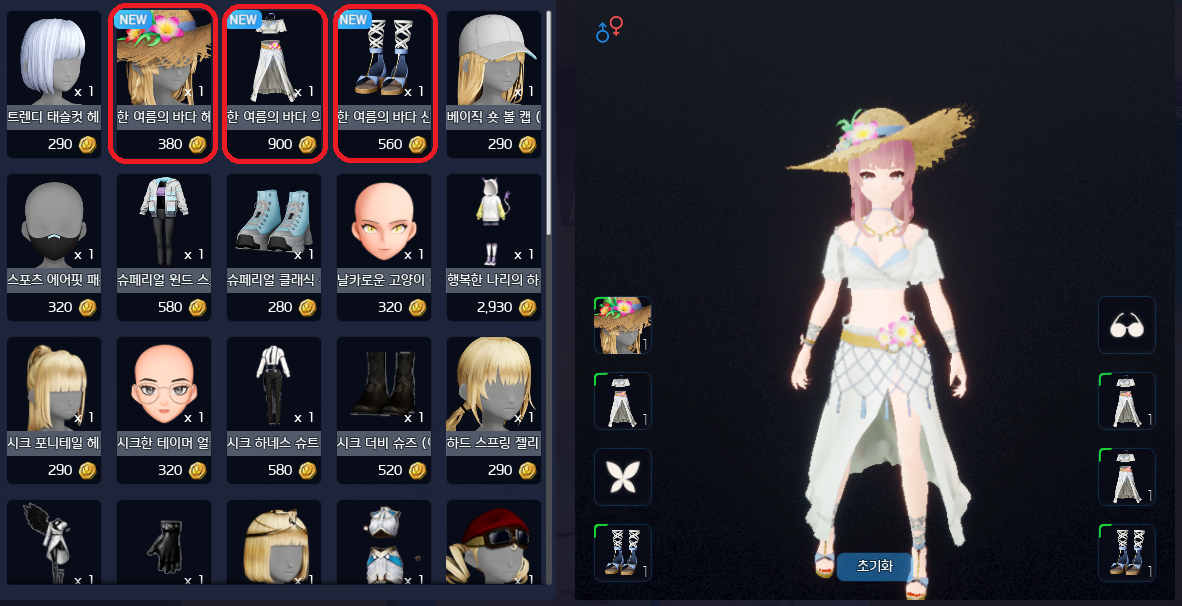The image size is (1182, 606).
Task: Choose the 2,930-coin hoodie costume item
Action: pyautogui.click(x=494, y=224)
